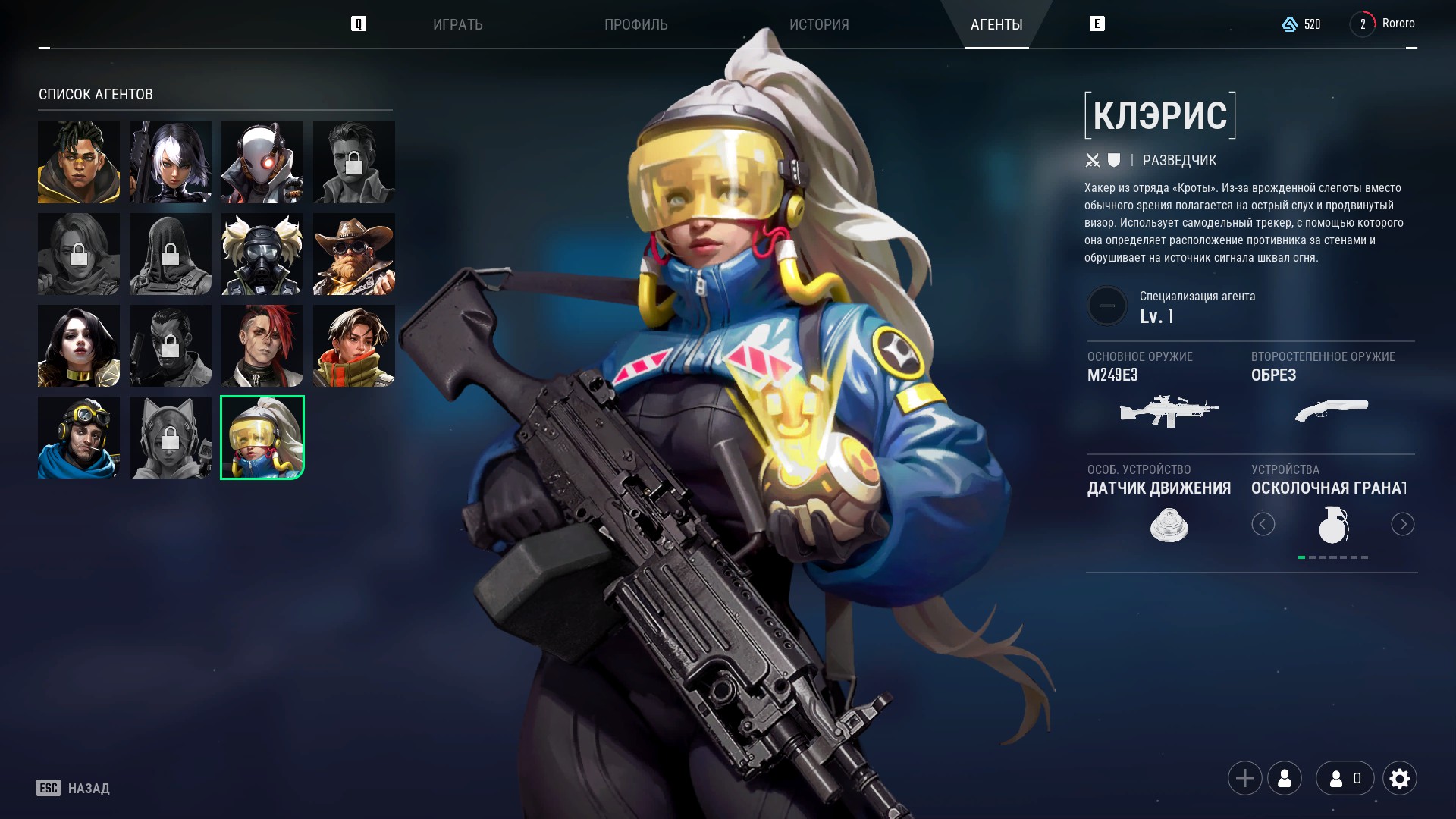Switch to the ИГРАТЬ tab
The width and height of the screenshot is (1456, 819).
pos(457,24)
